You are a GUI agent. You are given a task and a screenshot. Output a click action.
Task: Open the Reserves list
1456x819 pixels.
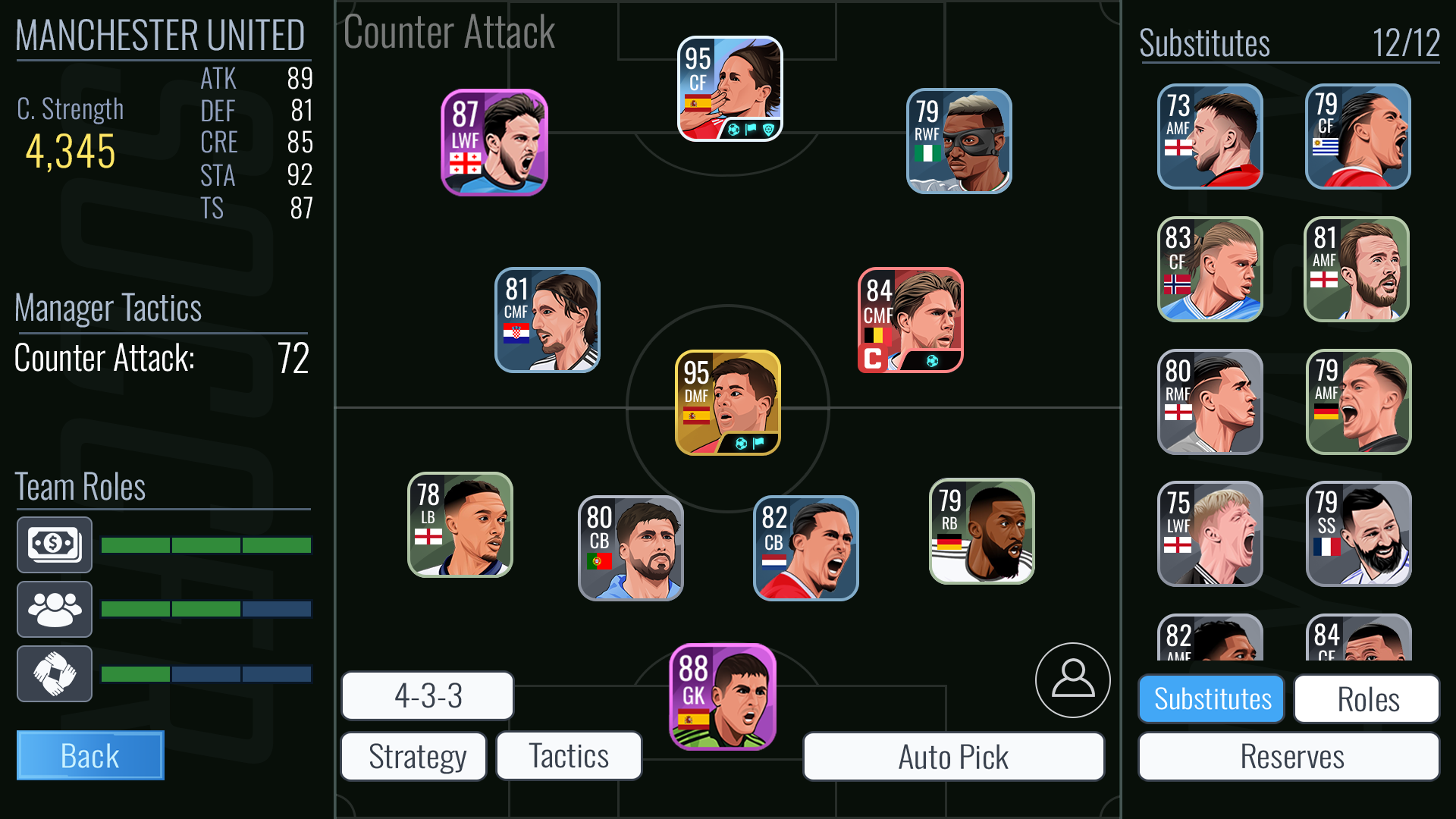(1289, 756)
